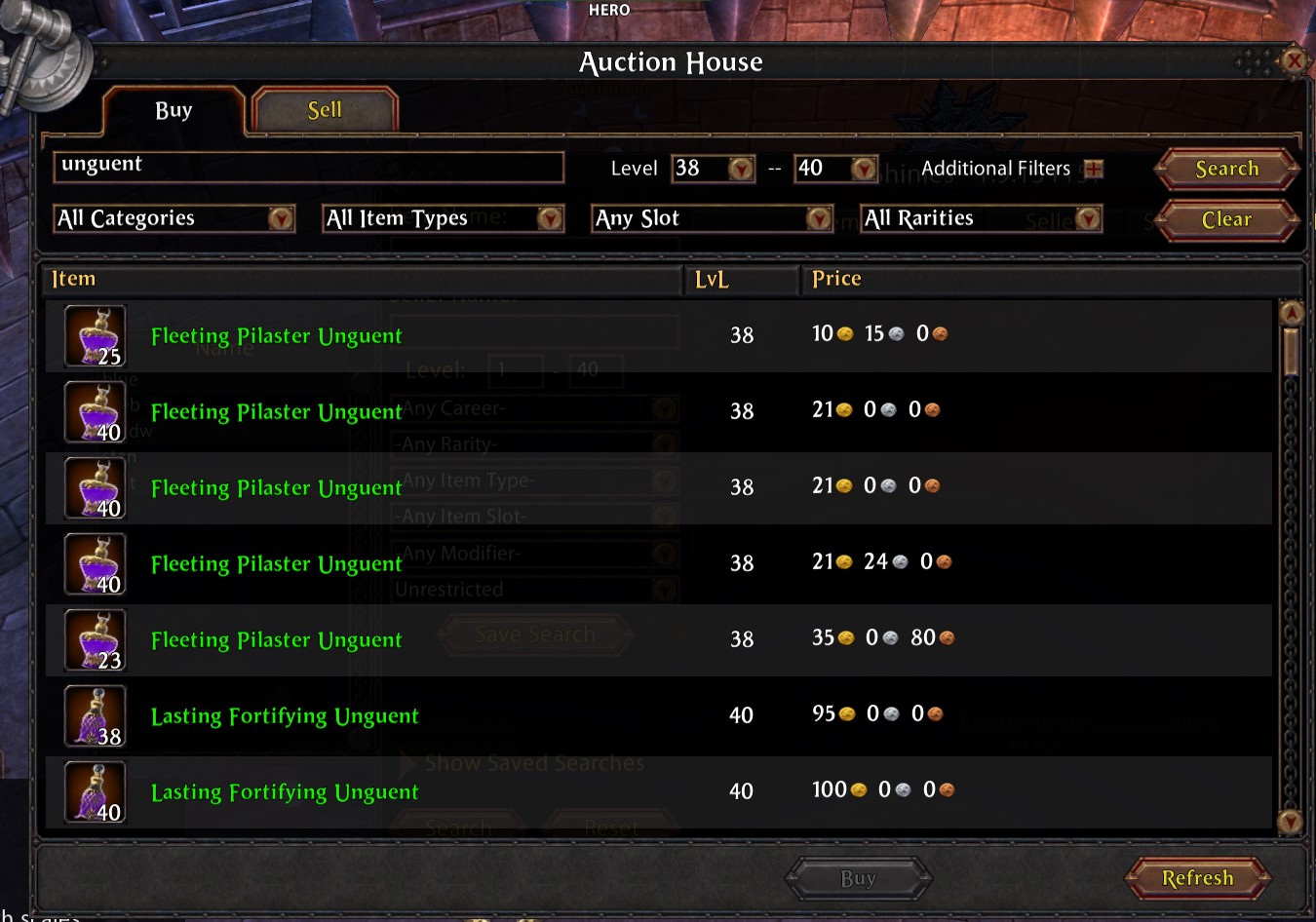
Task: Expand the Additional Filters plus button
Action: tap(1094, 169)
